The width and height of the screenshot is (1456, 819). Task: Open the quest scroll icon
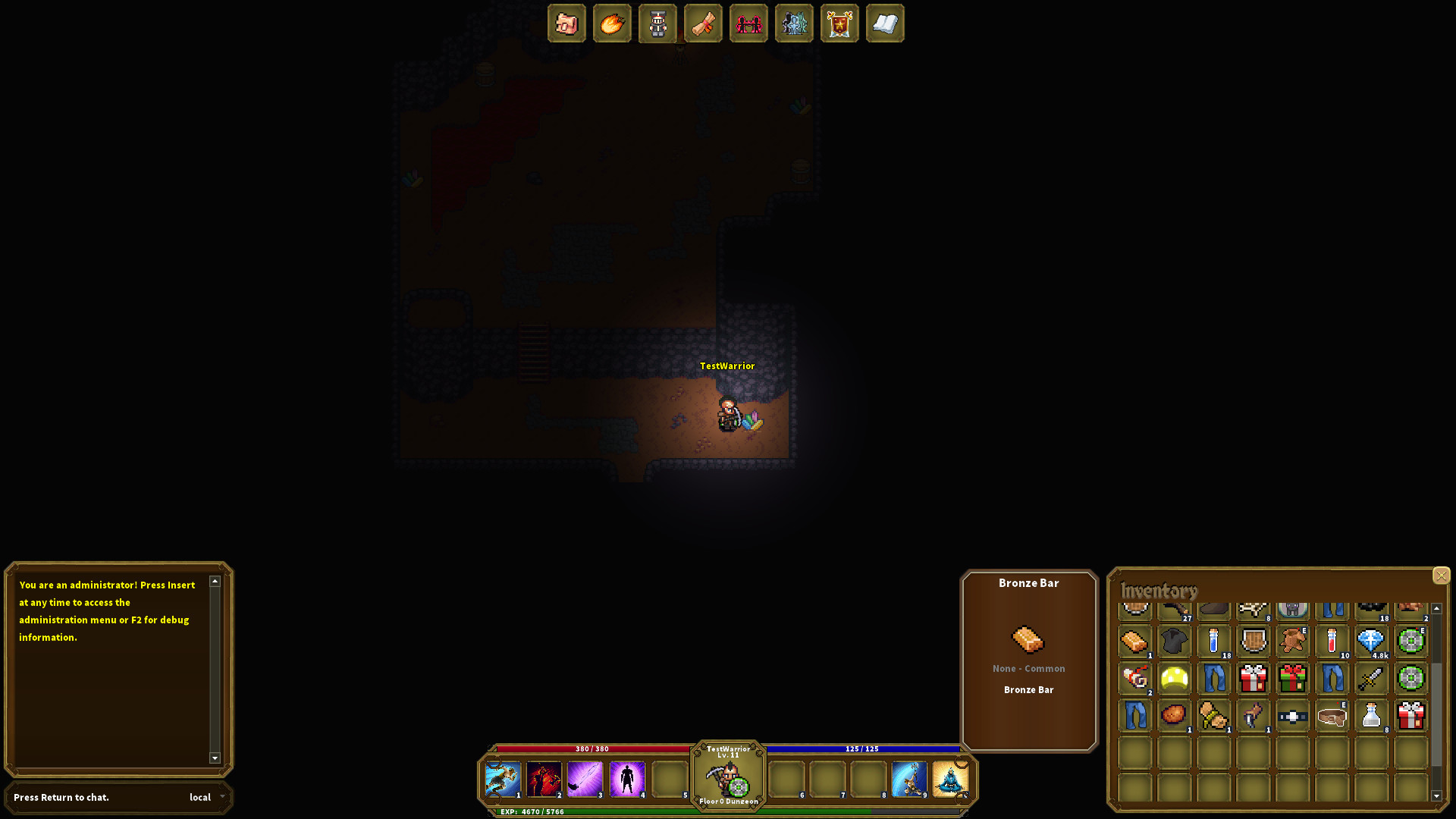pyautogui.click(x=703, y=24)
